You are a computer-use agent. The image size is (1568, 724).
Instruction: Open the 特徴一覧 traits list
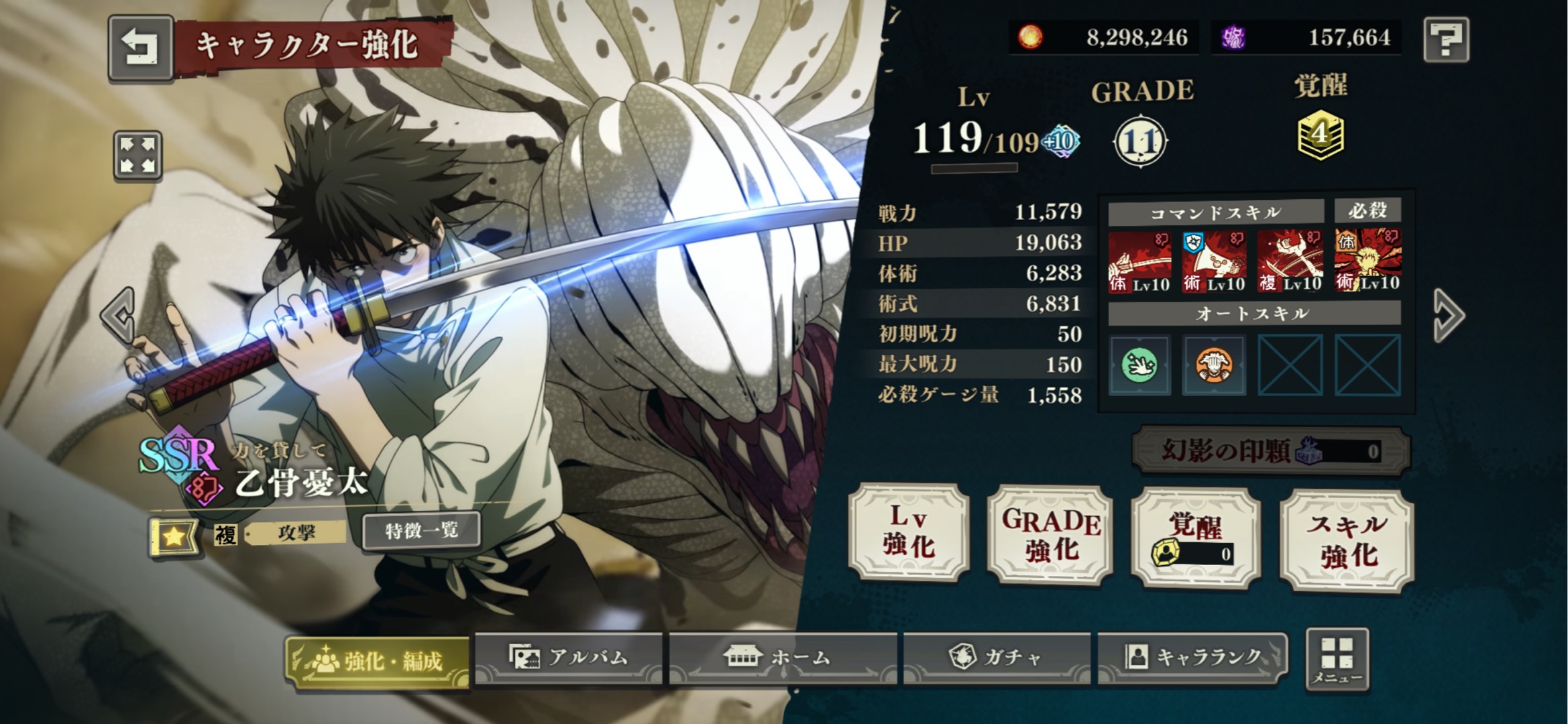click(x=421, y=531)
